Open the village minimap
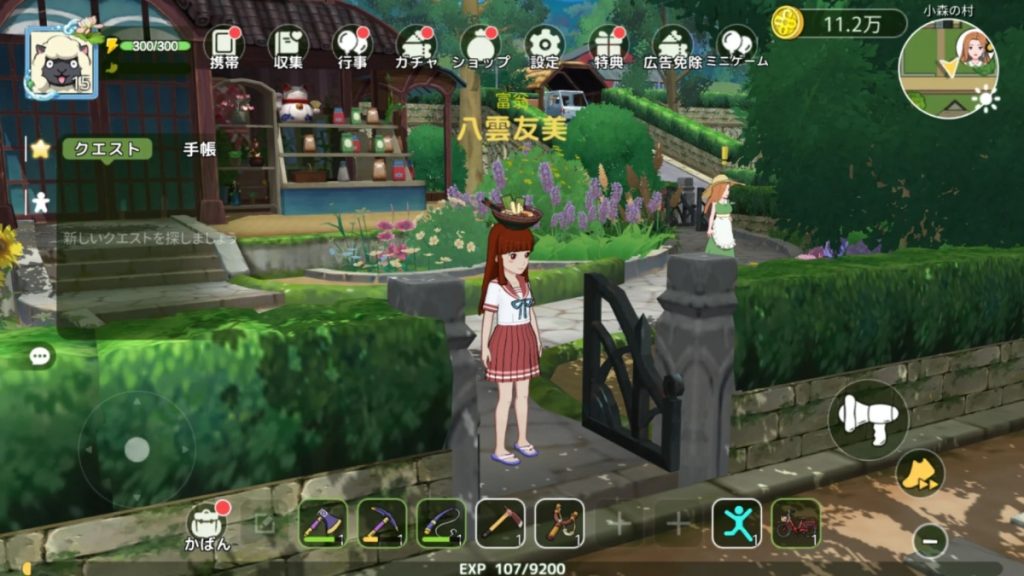The image size is (1024, 576). [947, 69]
